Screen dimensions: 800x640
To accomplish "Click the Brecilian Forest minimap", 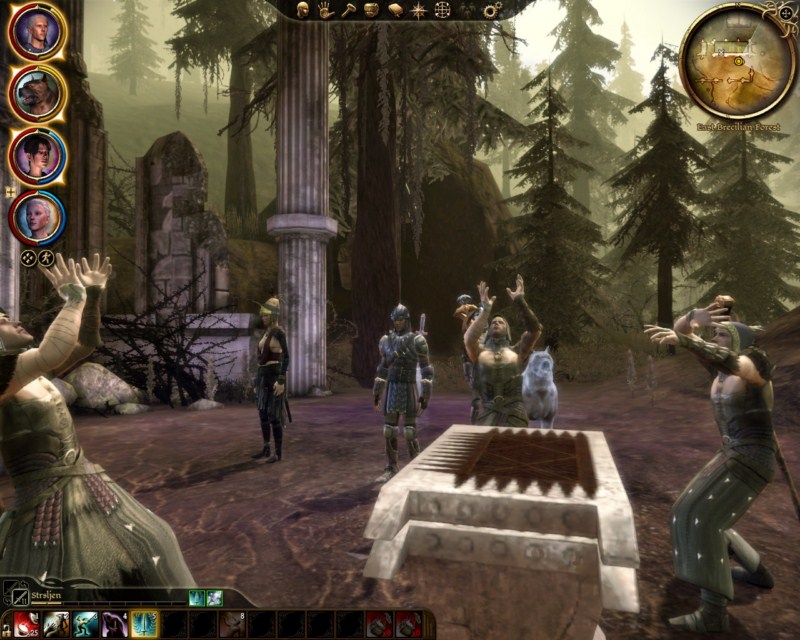I will [x=738, y=62].
